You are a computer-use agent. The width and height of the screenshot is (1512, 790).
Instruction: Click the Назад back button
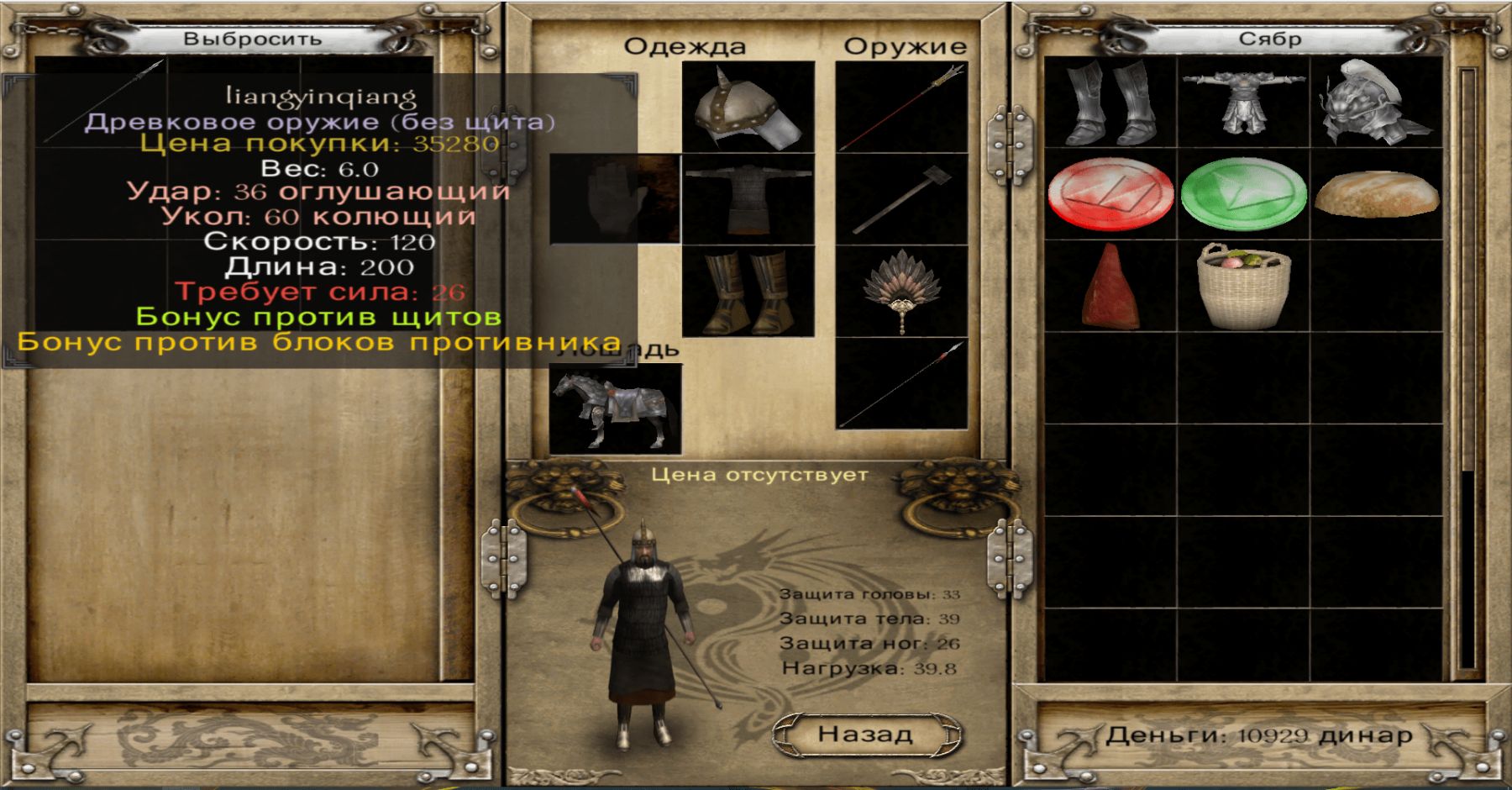866,735
